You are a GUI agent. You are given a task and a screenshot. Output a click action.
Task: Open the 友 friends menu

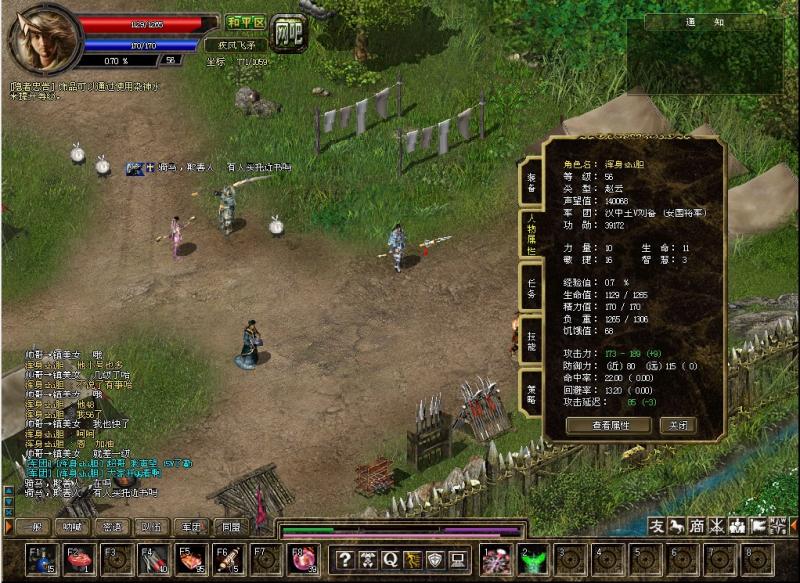click(x=657, y=526)
